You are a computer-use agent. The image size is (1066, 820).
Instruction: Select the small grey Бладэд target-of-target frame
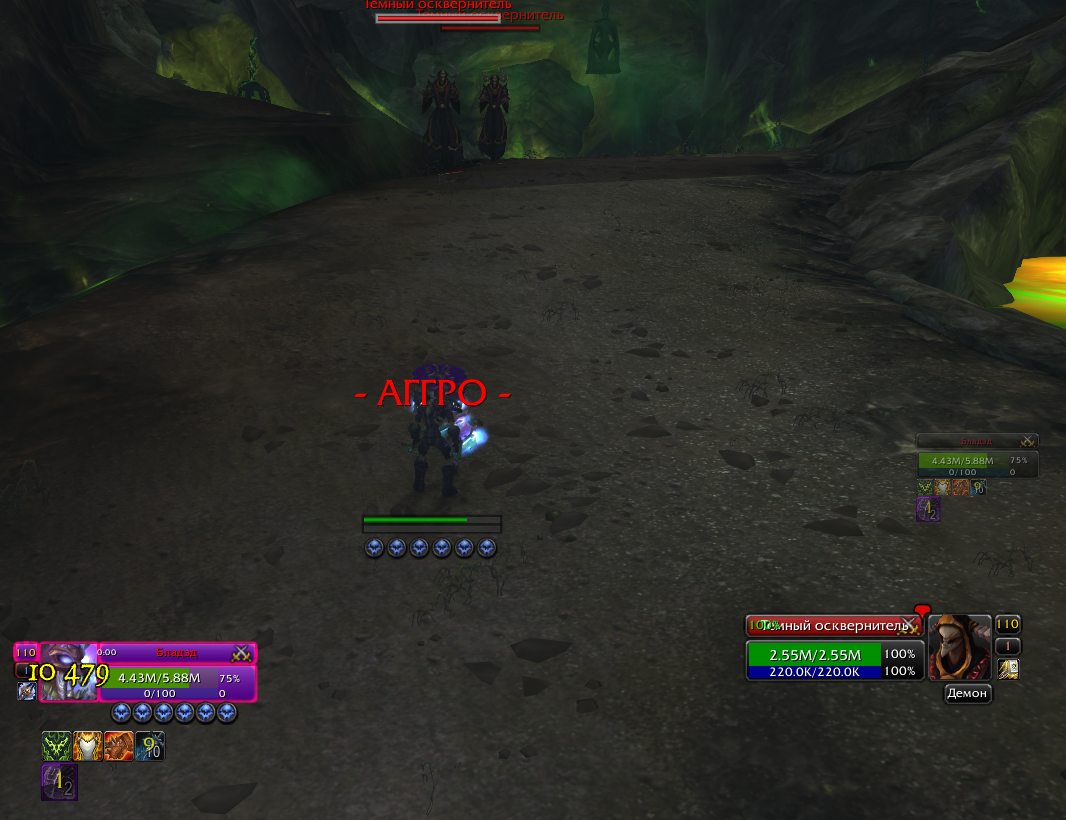coord(977,441)
